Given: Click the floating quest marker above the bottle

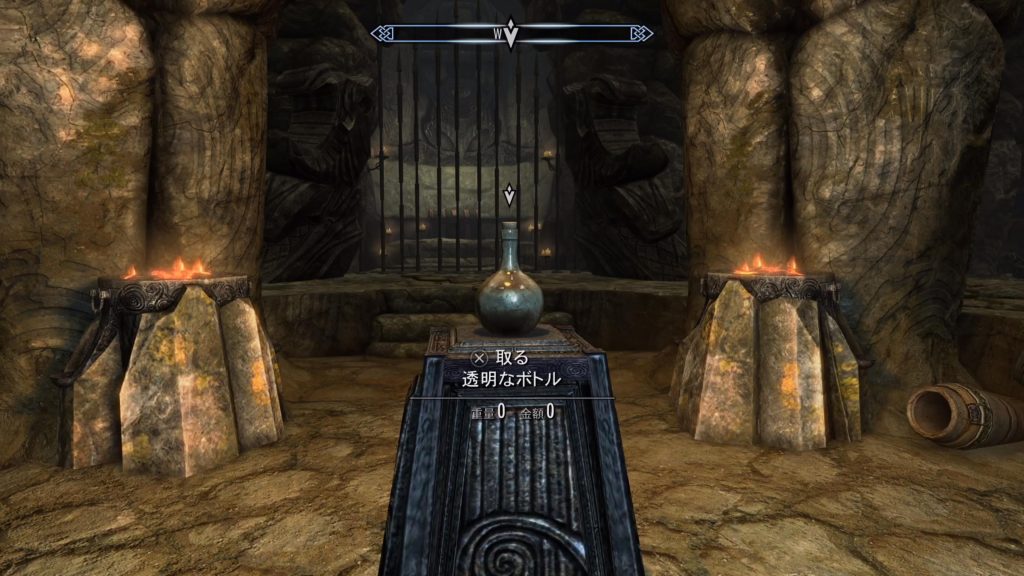Looking at the screenshot, I should pyautogui.click(x=510, y=193).
